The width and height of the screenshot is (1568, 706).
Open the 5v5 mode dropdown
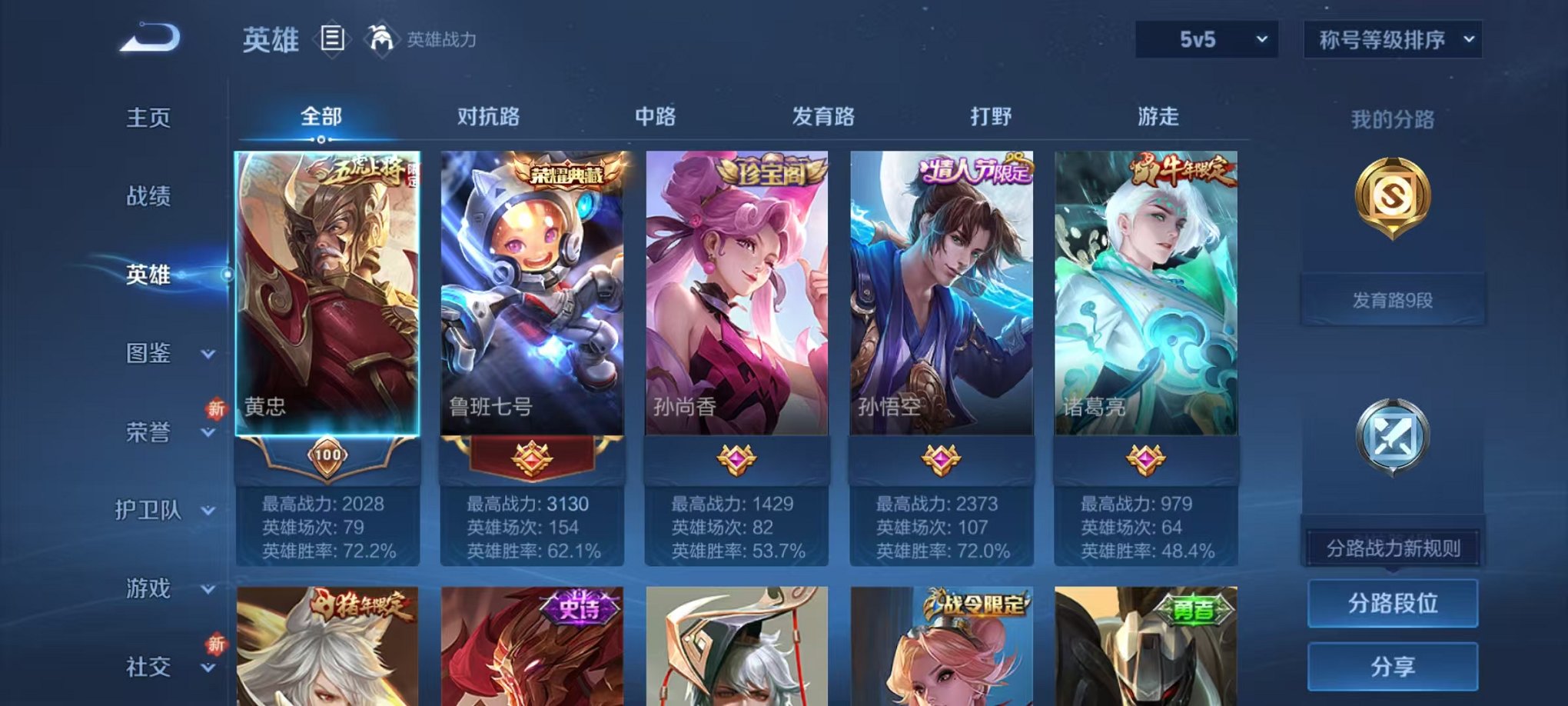[x=1208, y=38]
